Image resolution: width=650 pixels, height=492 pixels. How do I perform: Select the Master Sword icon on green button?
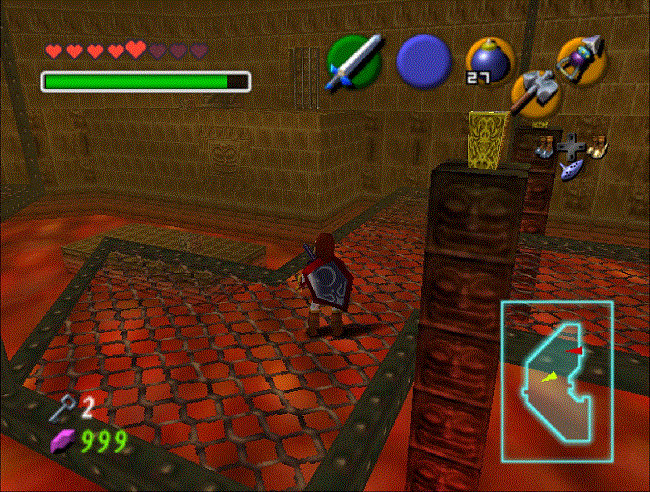(355, 59)
